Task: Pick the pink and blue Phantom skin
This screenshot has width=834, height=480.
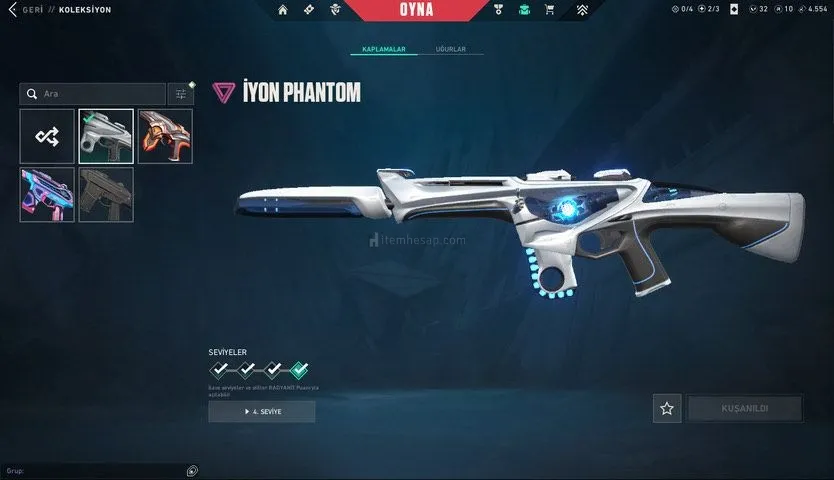Action: click(x=47, y=195)
